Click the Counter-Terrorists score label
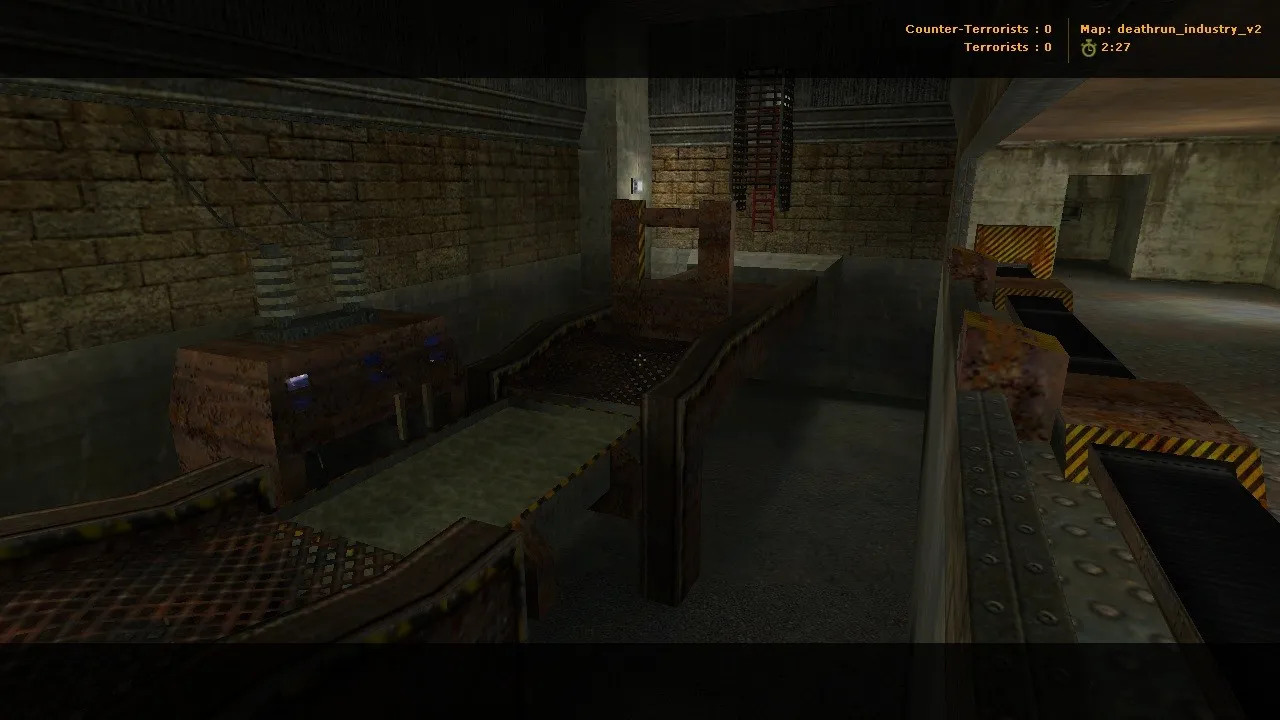This screenshot has width=1280, height=720. [x=977, y=28]
